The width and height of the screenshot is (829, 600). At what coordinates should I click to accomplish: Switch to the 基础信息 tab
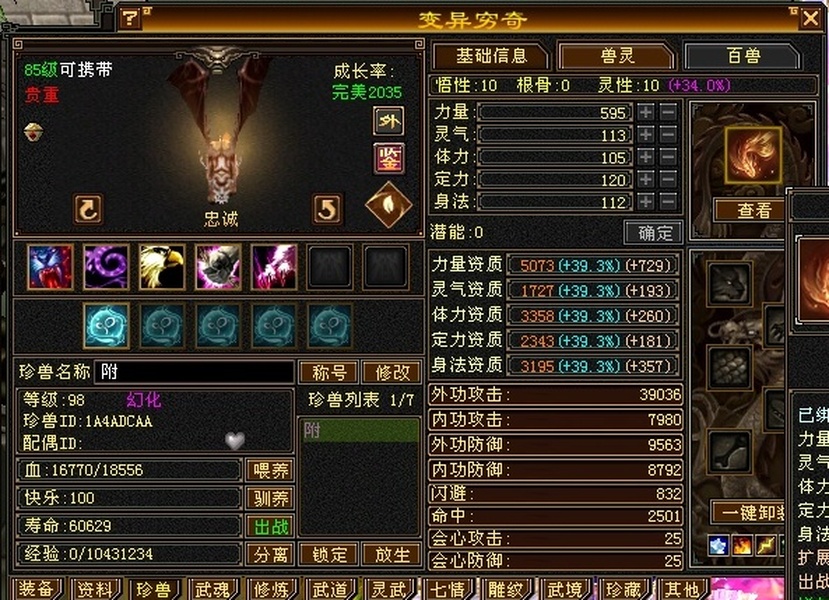[x=490, y=56]
